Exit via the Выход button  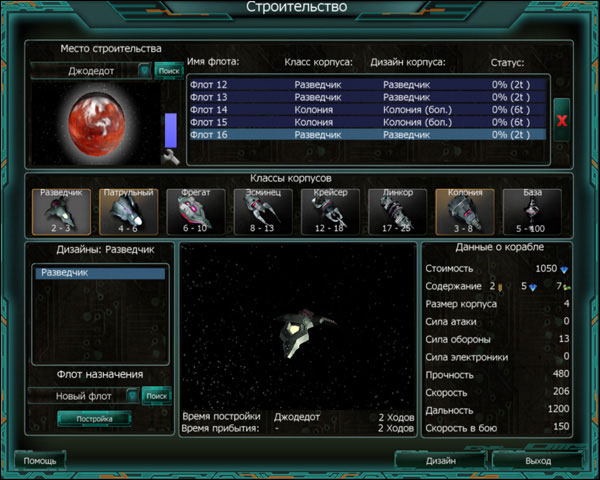[x=537, y=461]
